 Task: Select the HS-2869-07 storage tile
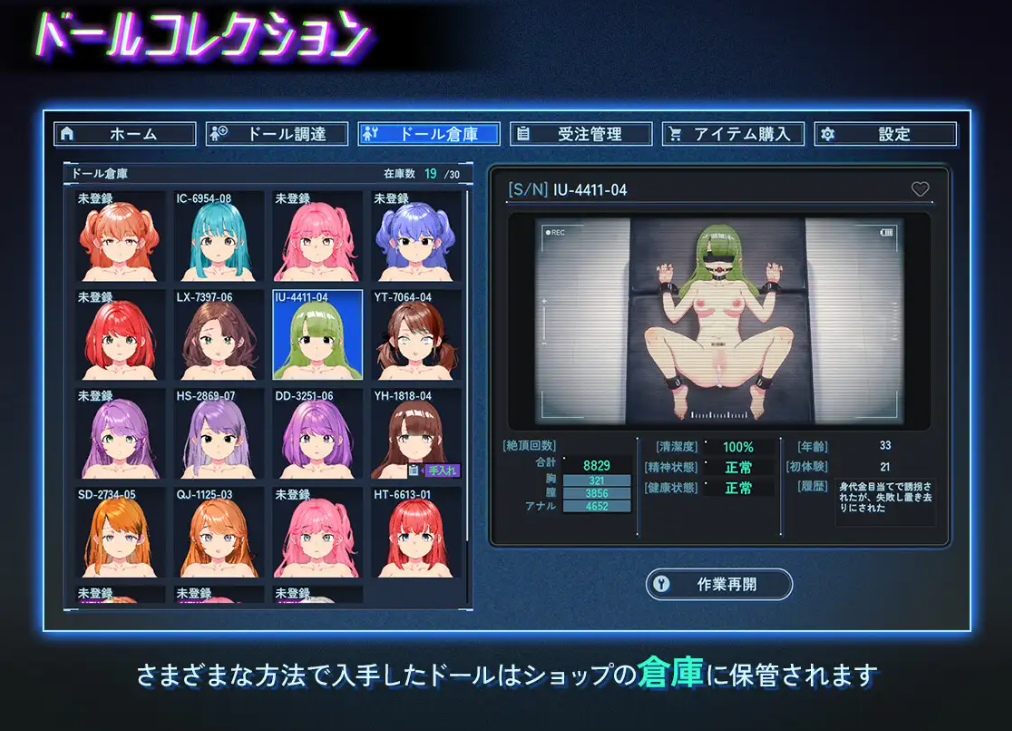[218, 435]
